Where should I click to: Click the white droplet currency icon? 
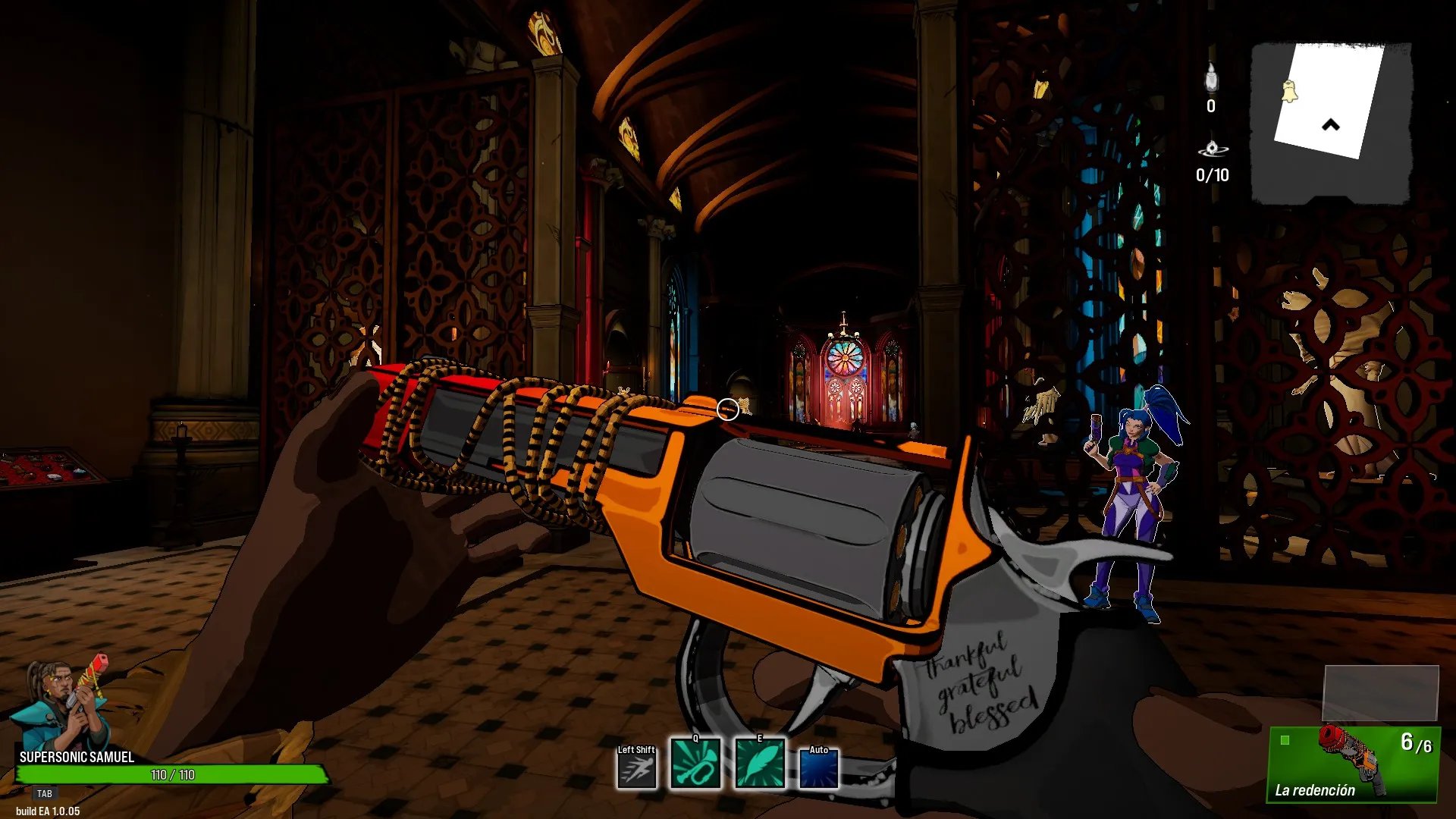pyautogui.click(x=1211, y=78)
